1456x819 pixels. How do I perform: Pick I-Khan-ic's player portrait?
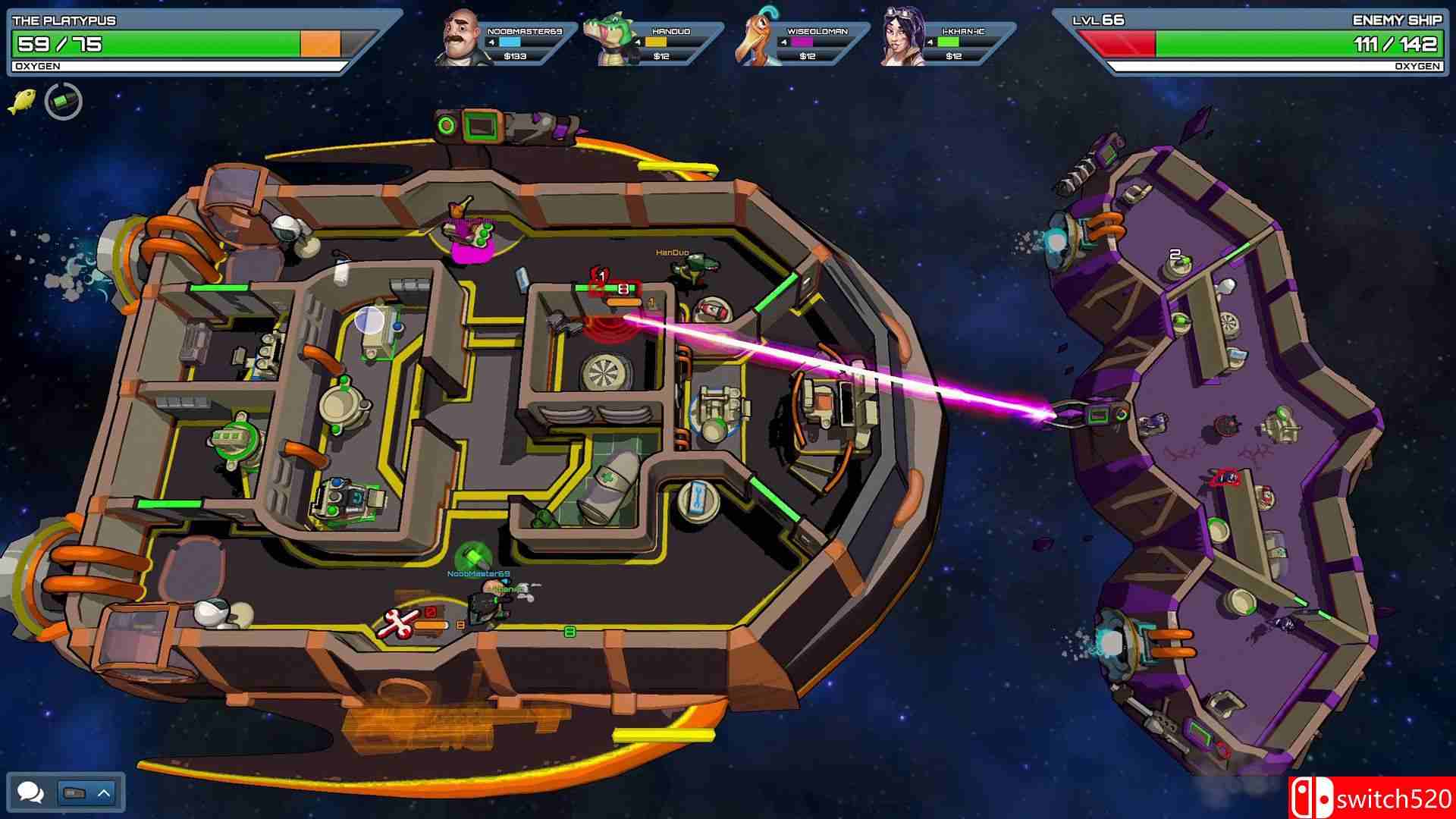coord(902,38)
